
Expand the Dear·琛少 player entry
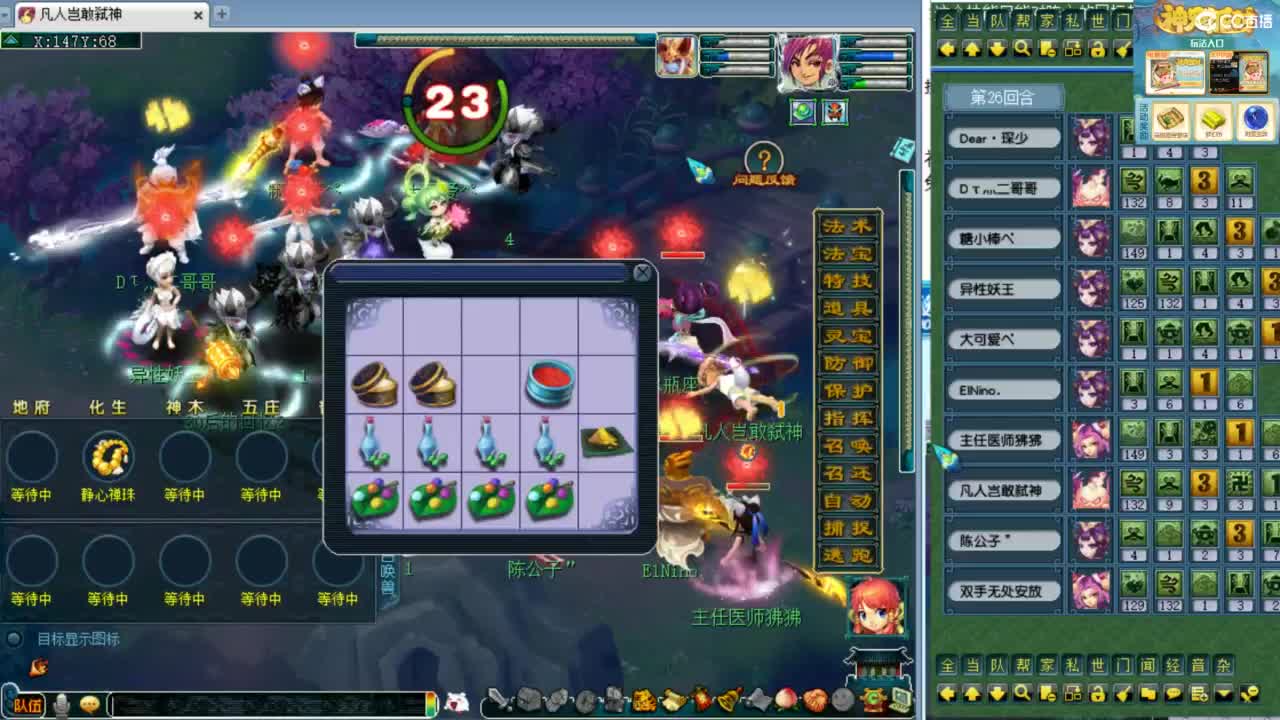[x=1003, y=137]
